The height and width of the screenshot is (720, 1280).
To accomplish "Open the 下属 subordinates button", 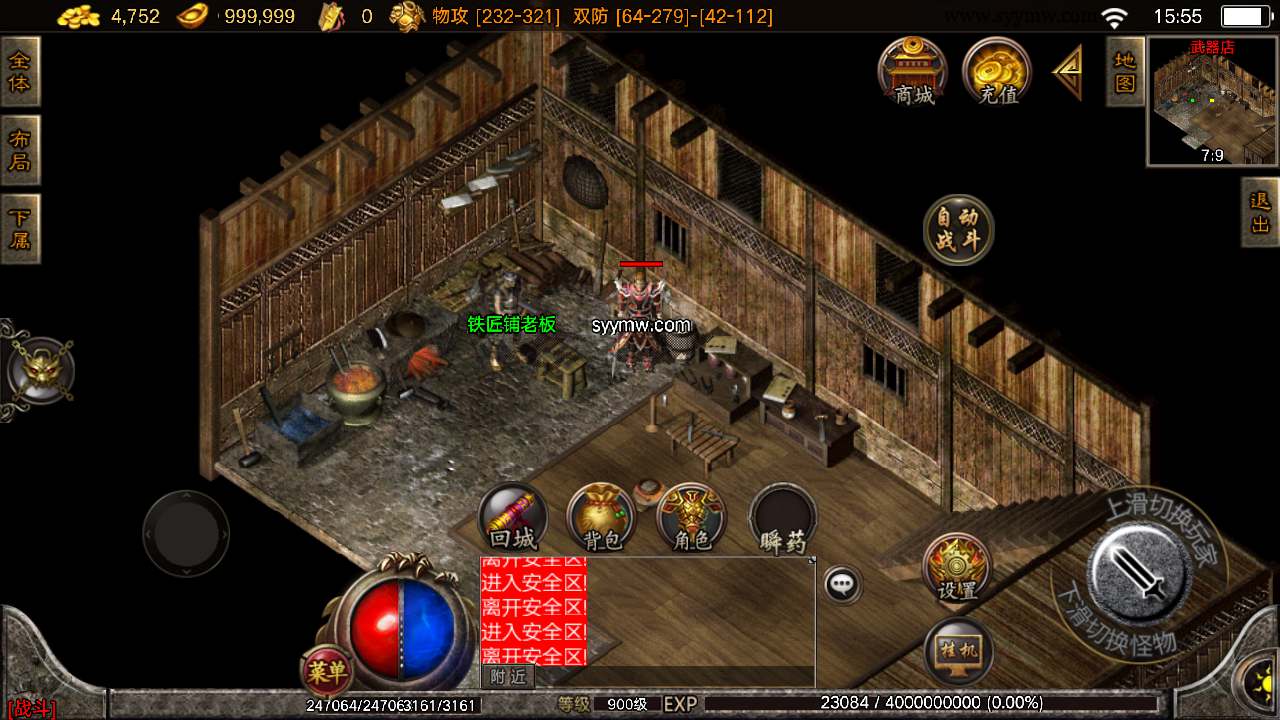I will click(20, 228).
